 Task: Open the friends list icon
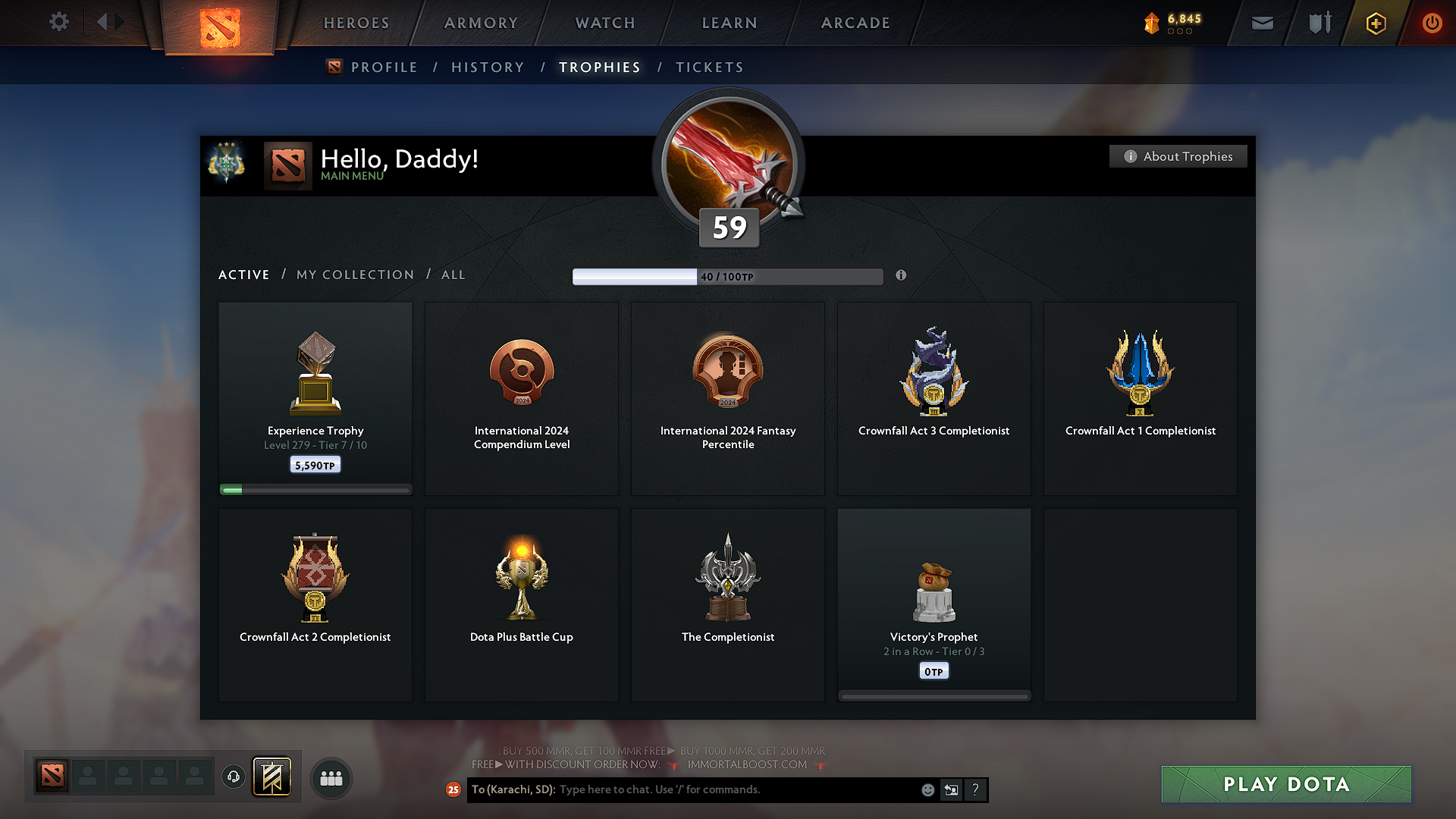pyautogui.click(x=331, y=777)
